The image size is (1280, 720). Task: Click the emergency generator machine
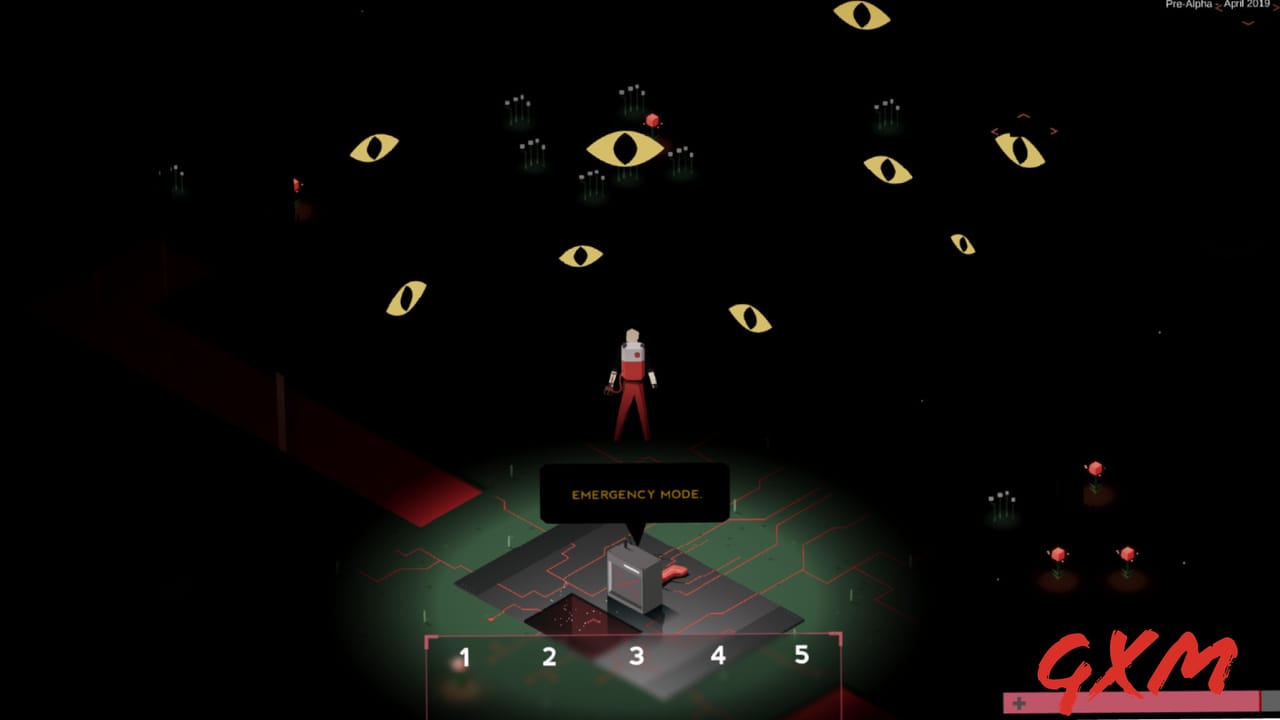(x=630, y=575)
